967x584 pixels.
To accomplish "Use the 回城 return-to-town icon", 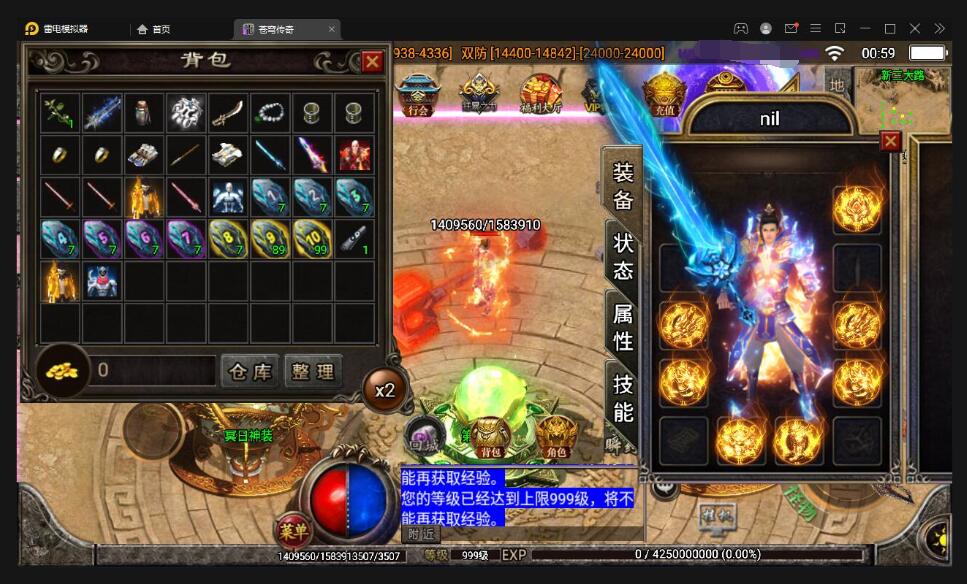I will 423,437.
